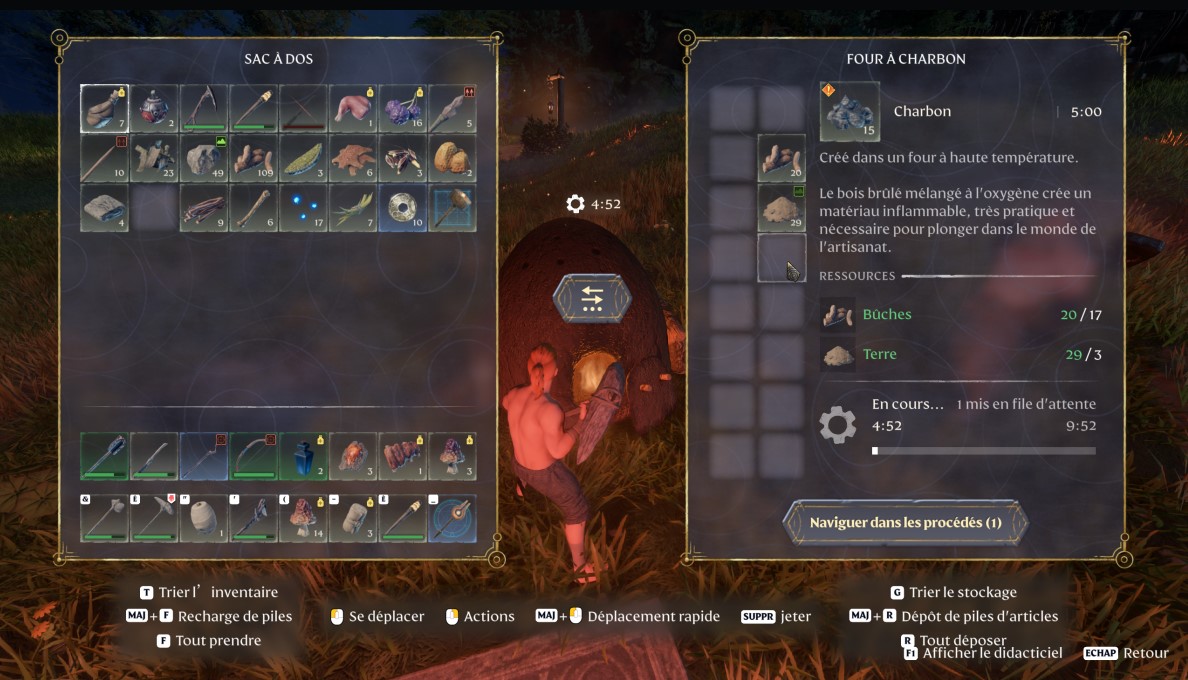
Task: Pick the glowing blue orbs stack
Action: click(x=303, y=207)
